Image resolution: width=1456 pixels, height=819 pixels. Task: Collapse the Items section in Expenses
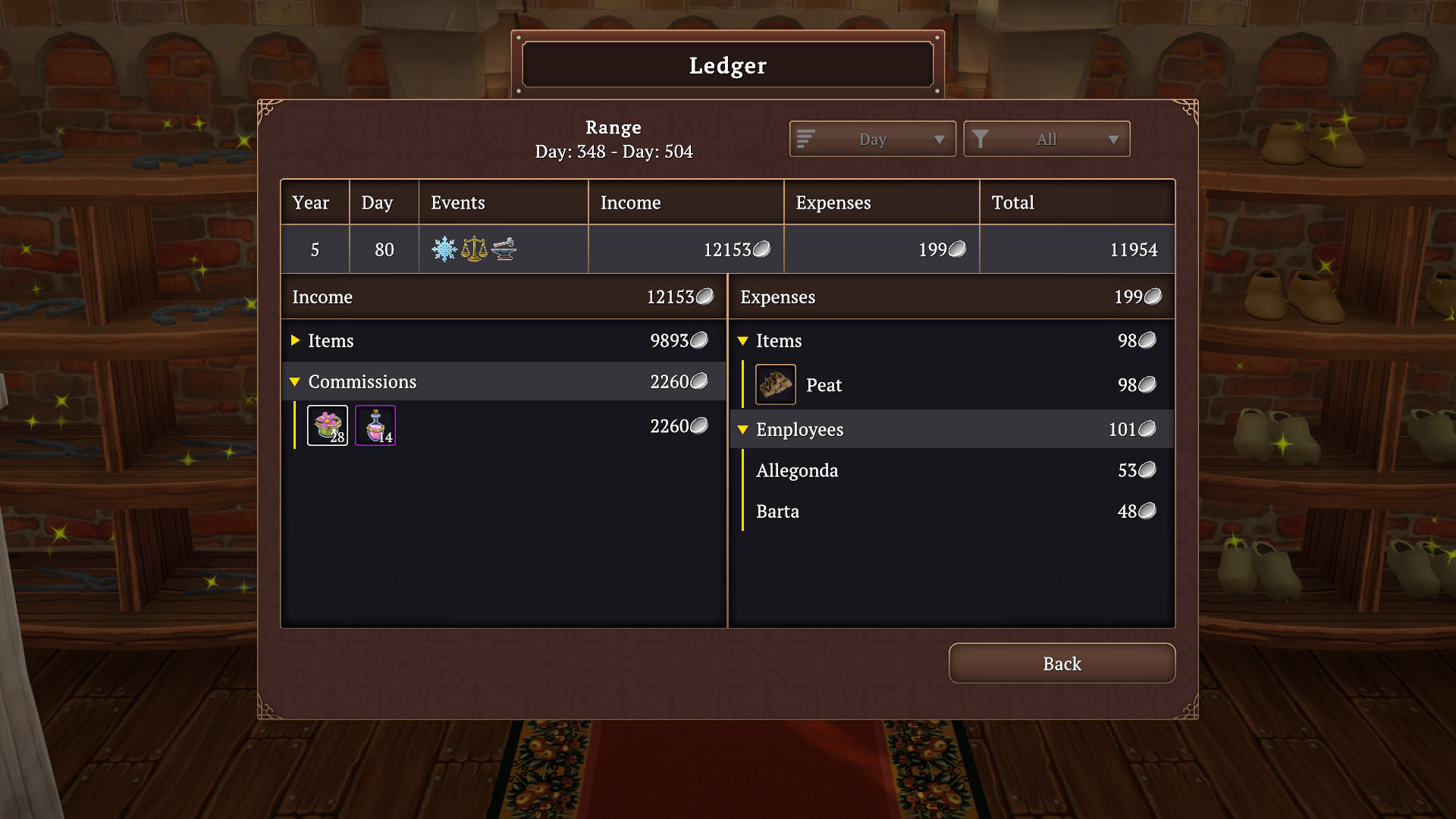pos(743,340)
